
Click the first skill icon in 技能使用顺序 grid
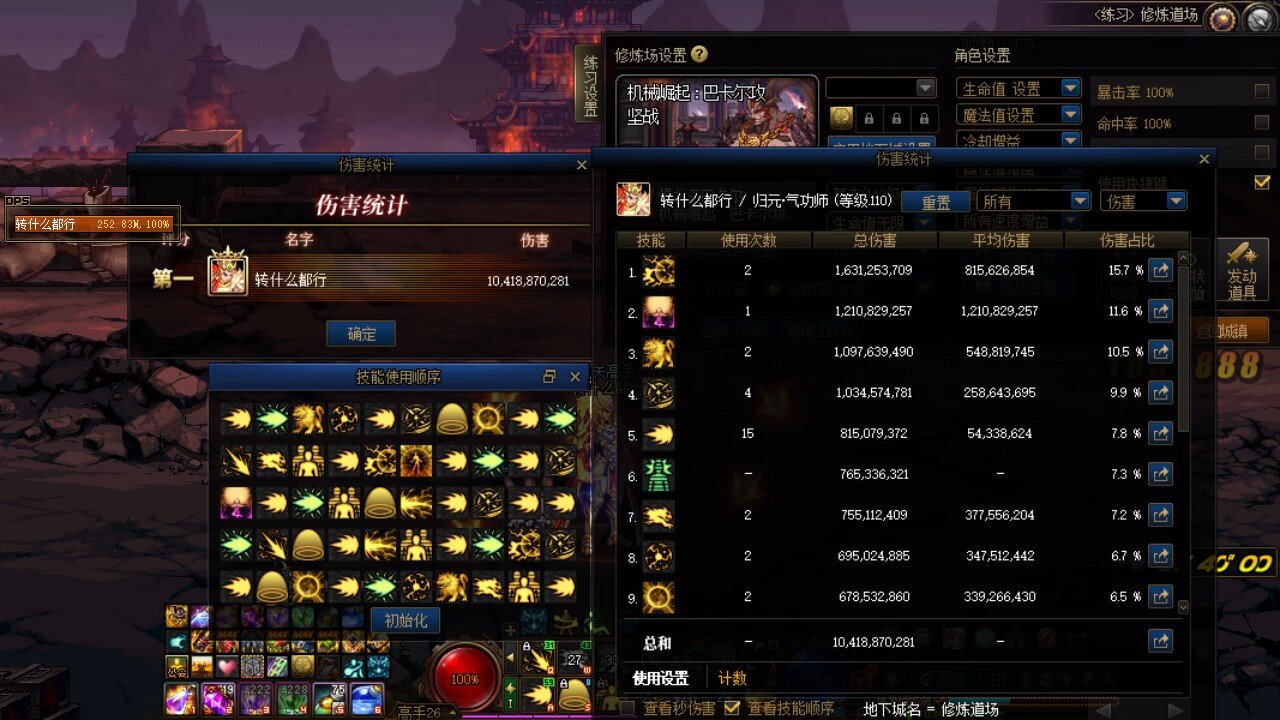tap(237, 420)
